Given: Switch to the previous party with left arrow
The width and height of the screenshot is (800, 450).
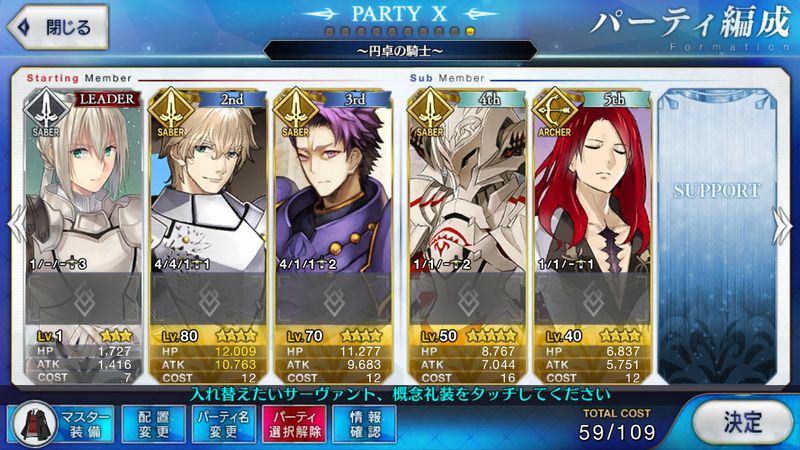Looking at the screenshot, I should pos(11,224).
